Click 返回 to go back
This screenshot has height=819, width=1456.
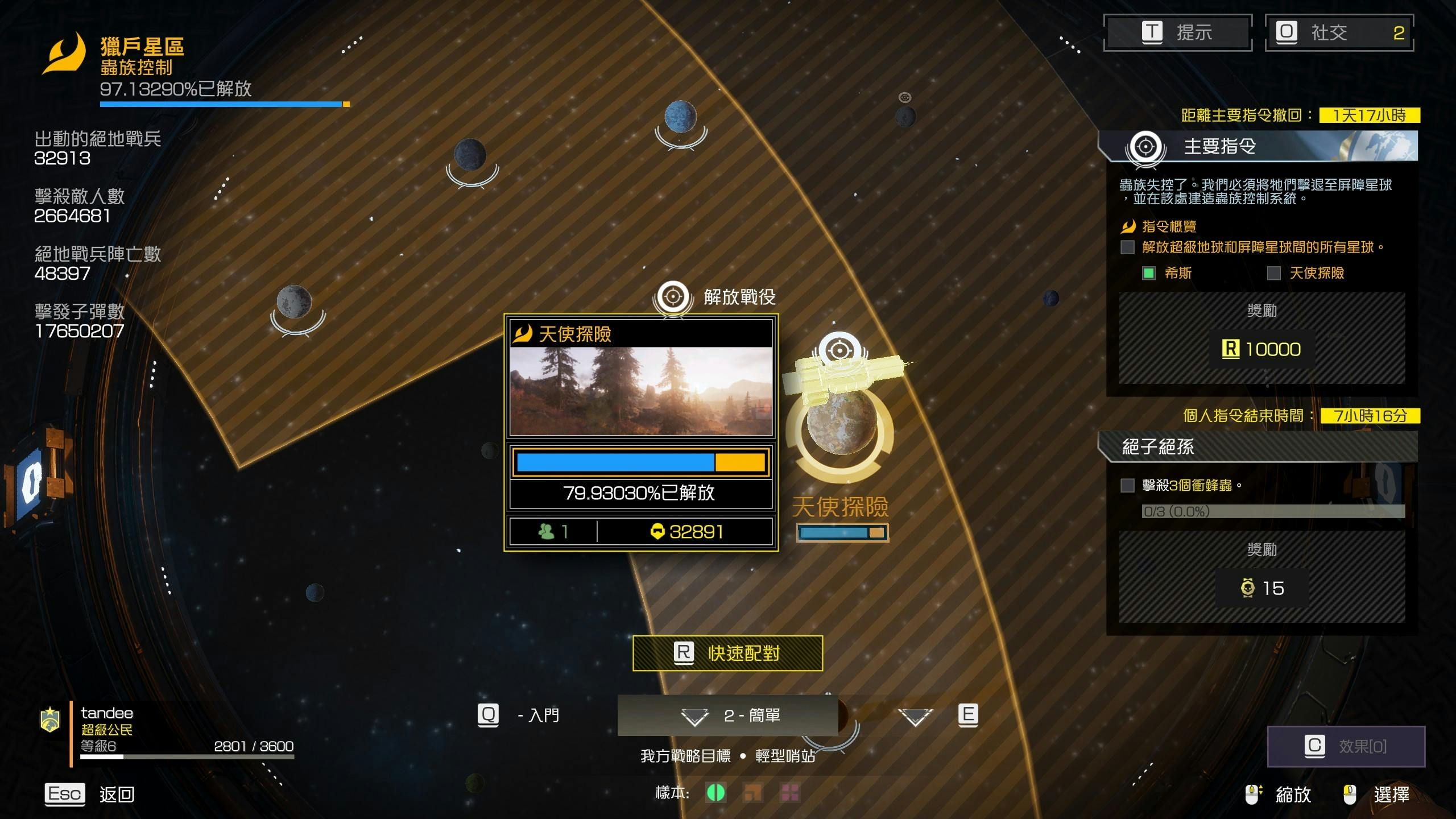(90, 794)
